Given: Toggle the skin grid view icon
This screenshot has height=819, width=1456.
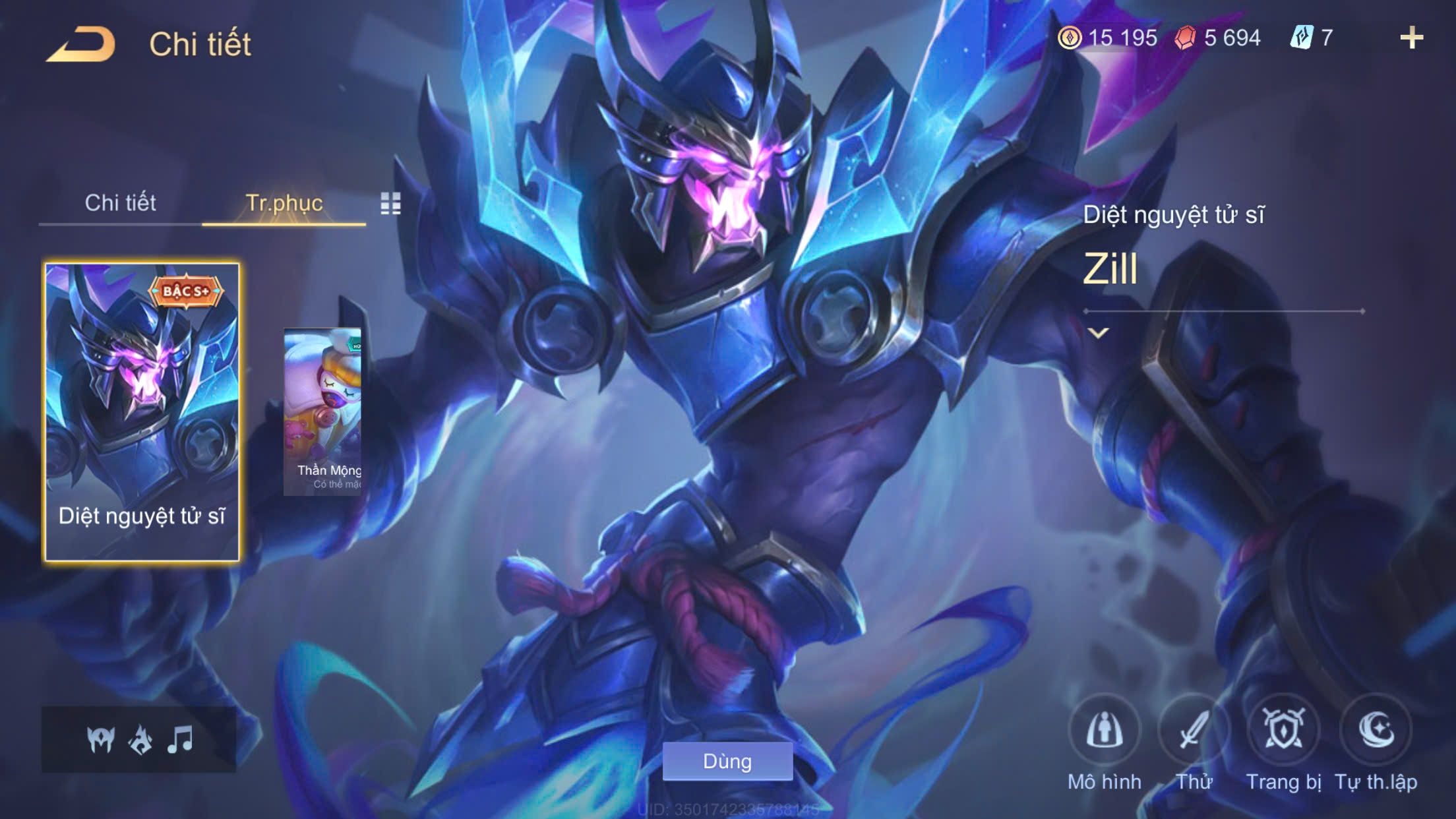Looking at the screenshot, I should (x=390, y=204).
